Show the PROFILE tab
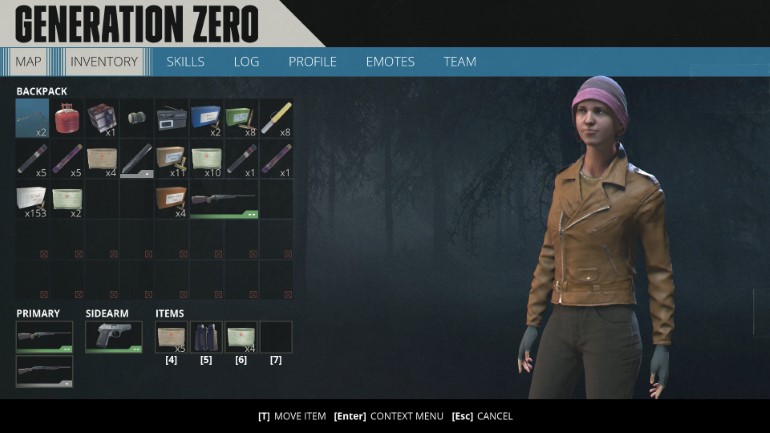Screen dimensions: 770x433 point(312,62)
